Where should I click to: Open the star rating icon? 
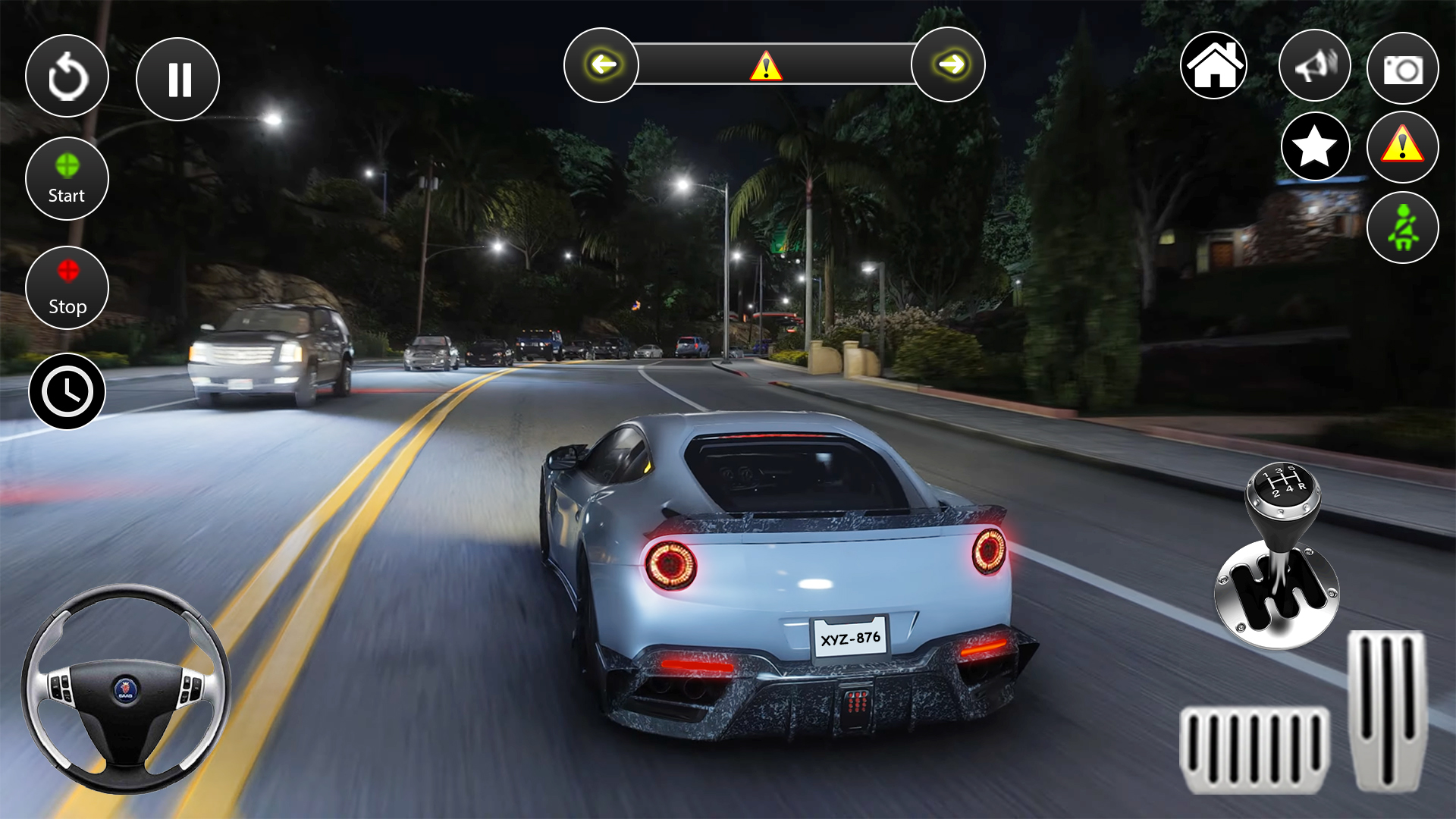pos(1316,146)
